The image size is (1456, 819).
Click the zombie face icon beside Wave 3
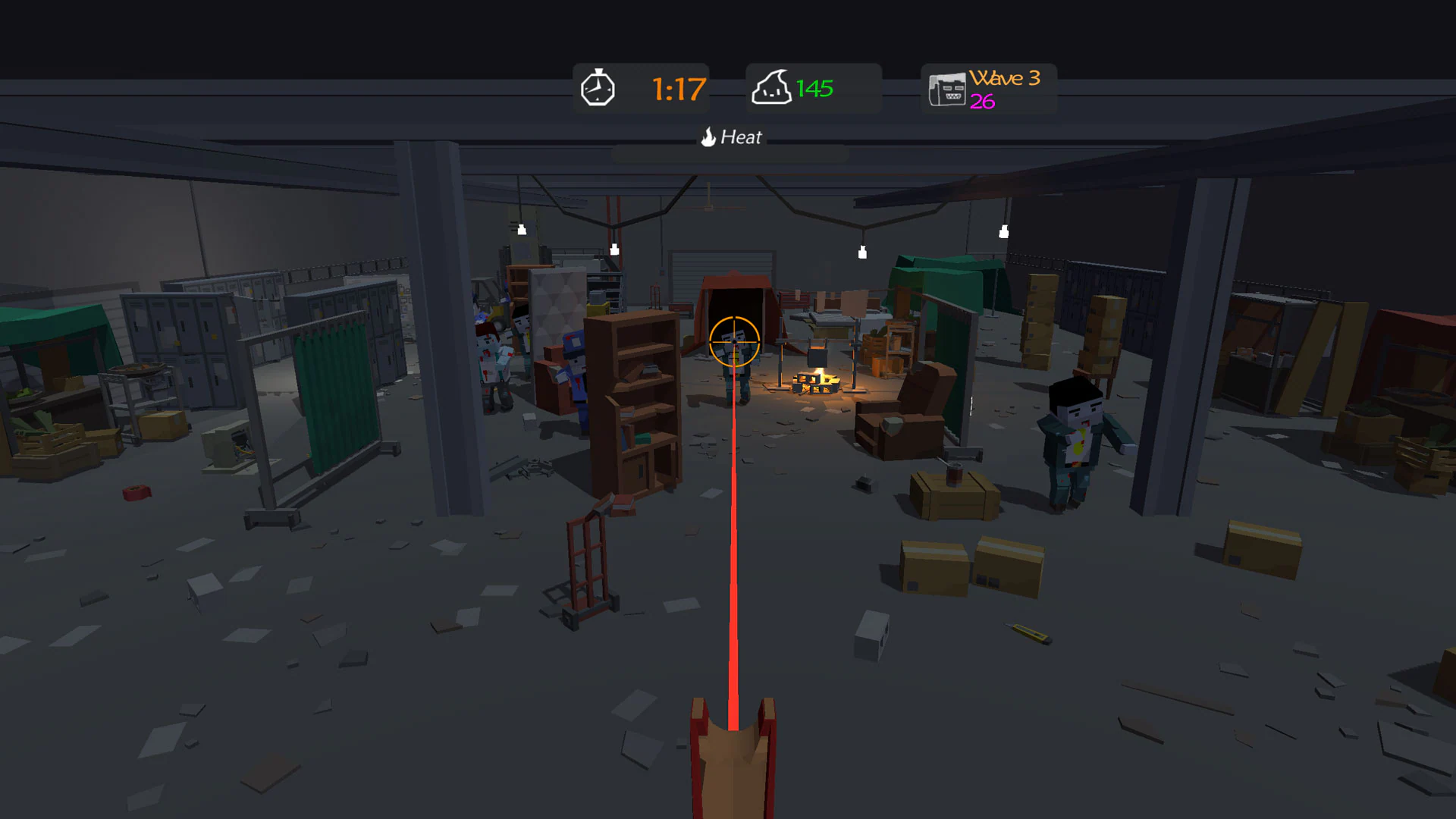[x=946, y=88]
